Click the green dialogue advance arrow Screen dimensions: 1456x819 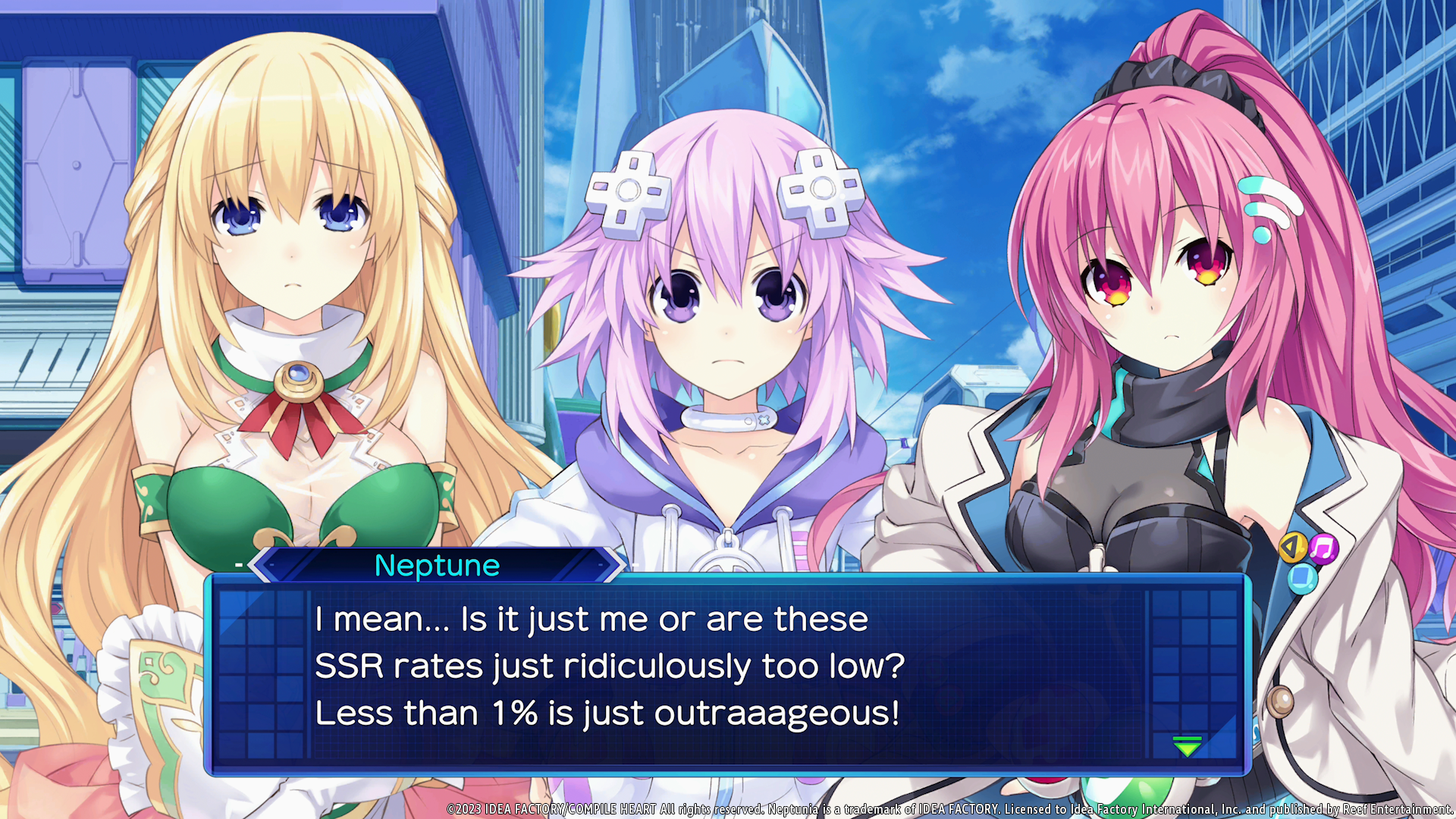coord(1187,746)
